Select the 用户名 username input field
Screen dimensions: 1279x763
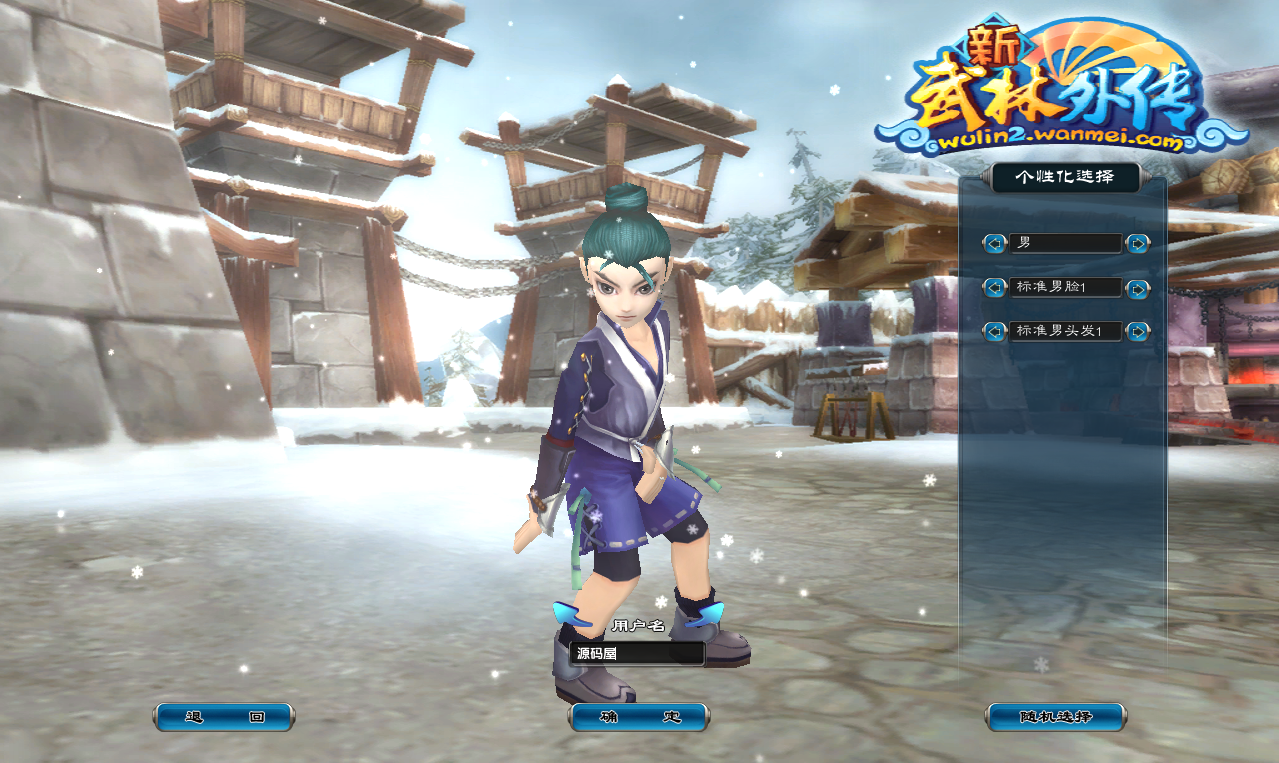[638, 654]
